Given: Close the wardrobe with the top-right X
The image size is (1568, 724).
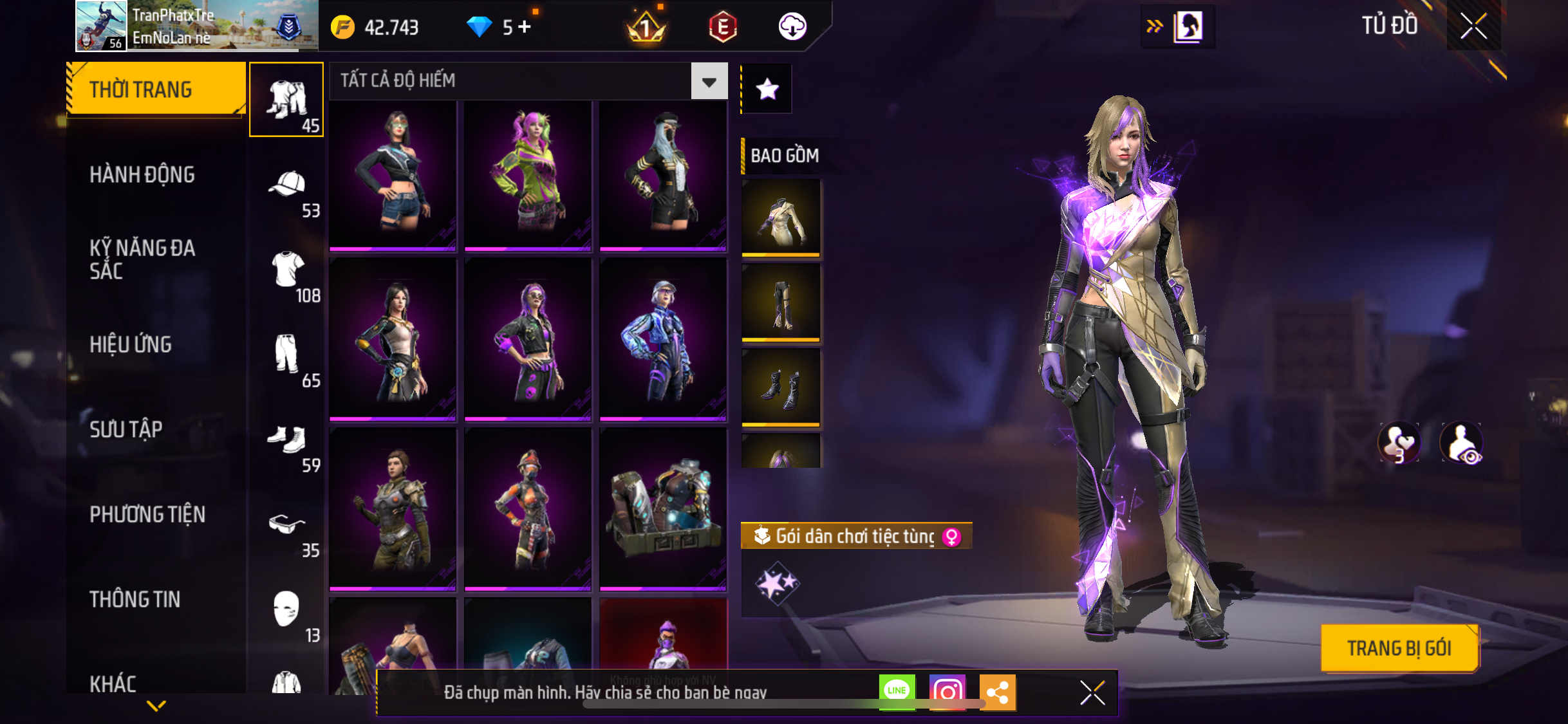Looking at the screenshot, I should coord(1473,26).
